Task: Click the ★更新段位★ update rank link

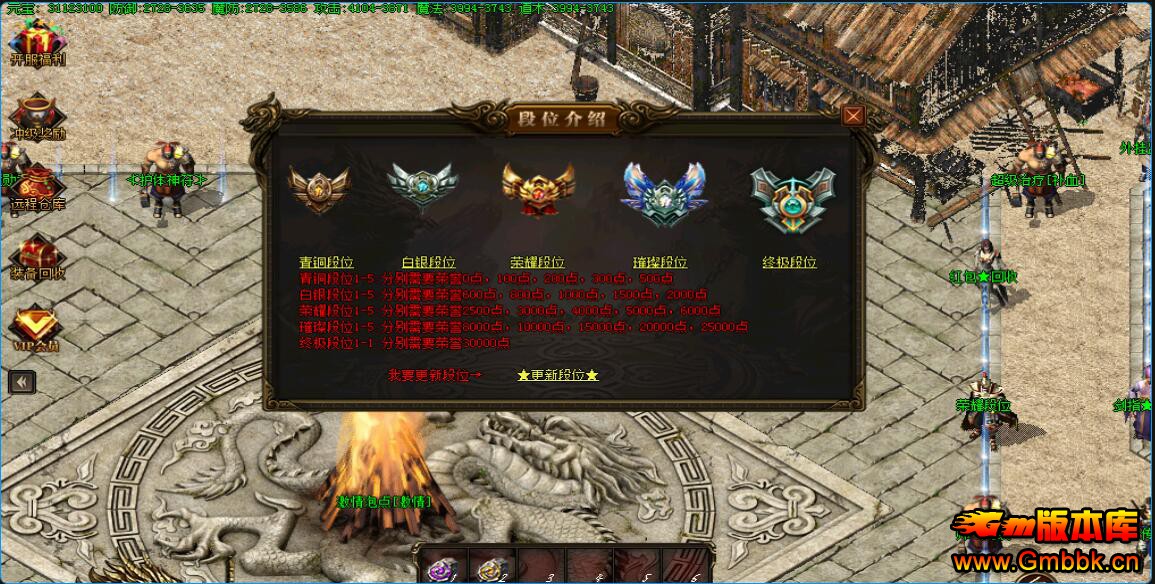Action: (558, 375)
